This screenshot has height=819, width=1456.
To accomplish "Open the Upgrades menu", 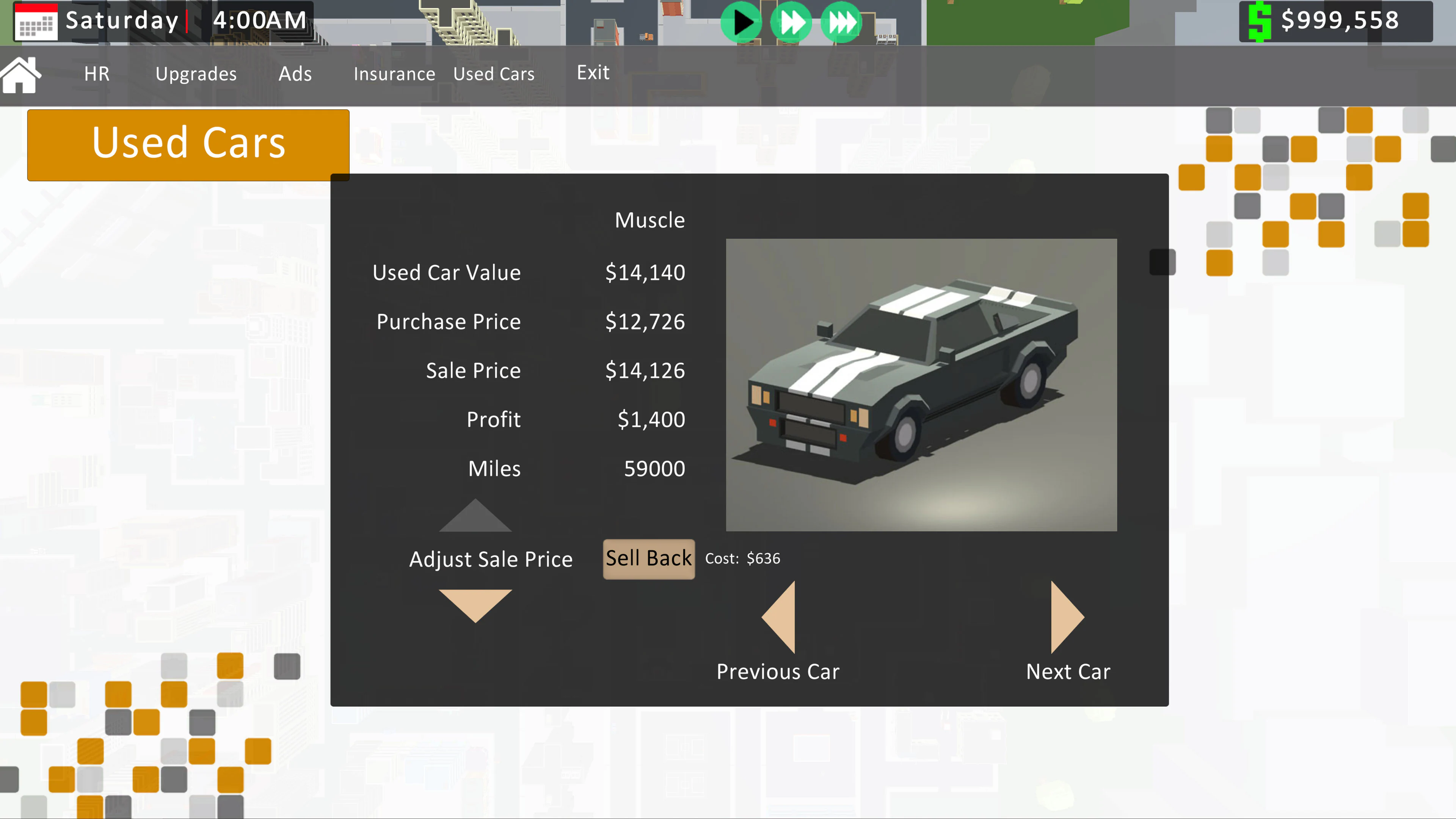I will tap(196, 74).
